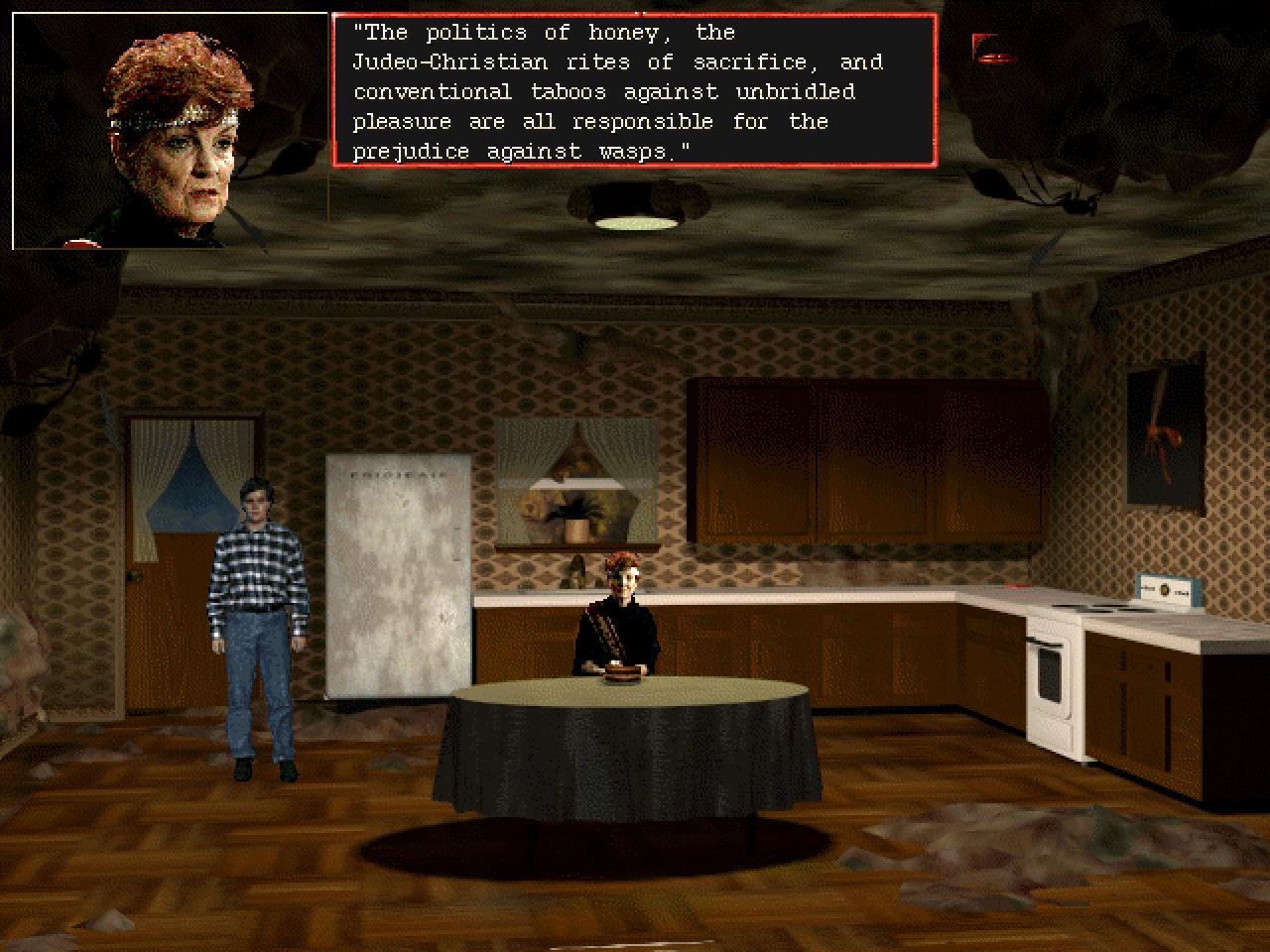This screenshot has height=952, width=1270.
Task: Click the wasp dialogue box to continue
Action: pyautogui.click(x=634, y=91)
